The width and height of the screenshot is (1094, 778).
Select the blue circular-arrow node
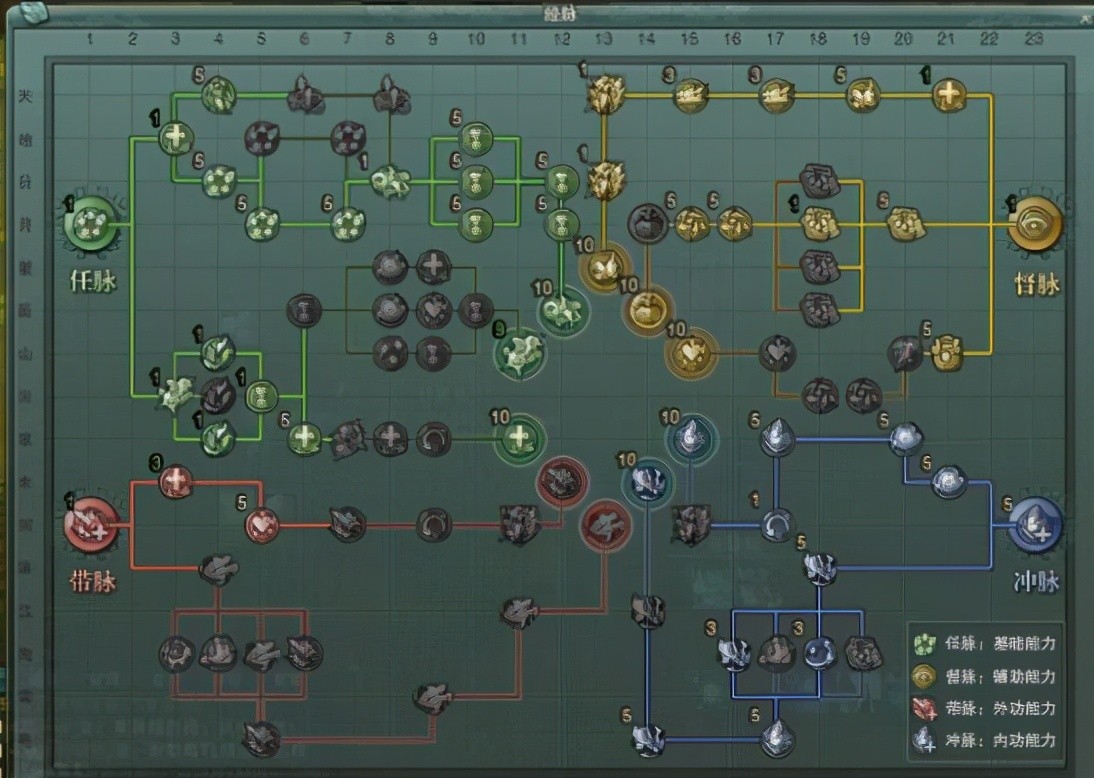pos(776,524)
